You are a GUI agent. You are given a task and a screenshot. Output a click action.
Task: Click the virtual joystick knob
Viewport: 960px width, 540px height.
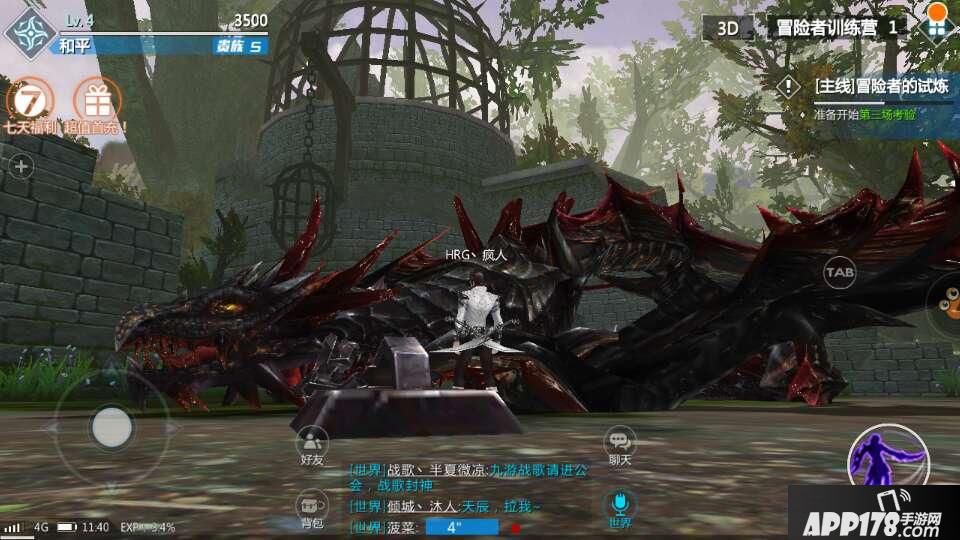(x=112, y=427)
